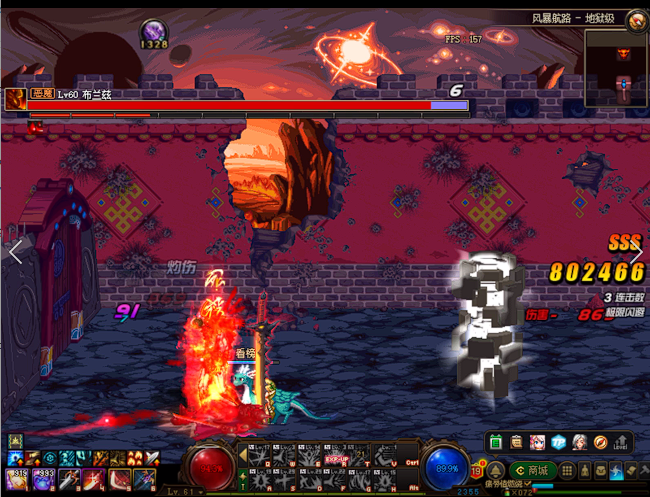Open the nine-dot grid menu button
Image resolution: width=650 pixels, height=497 pixels.
(566, 470)
